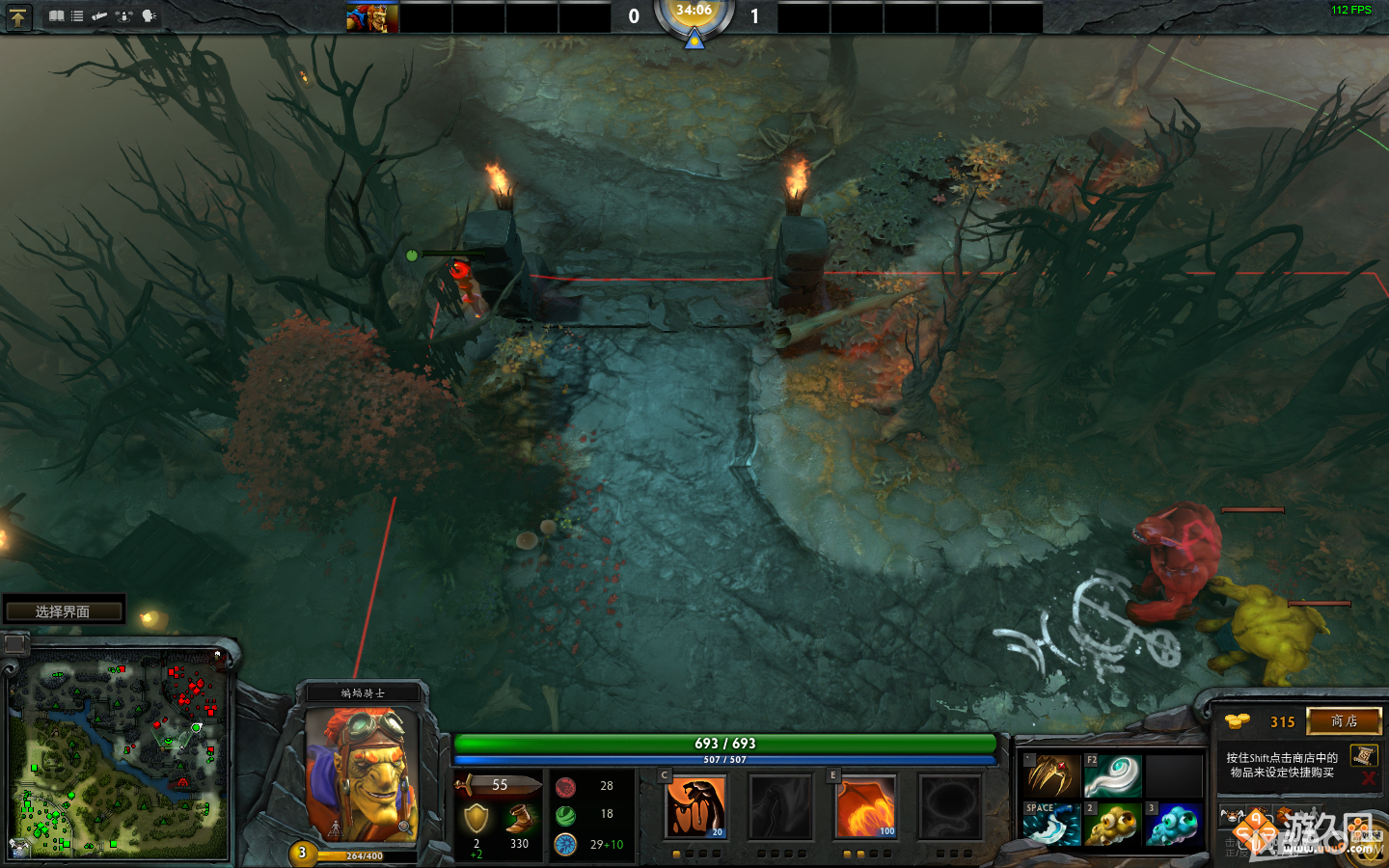Click the blade item bound to SPACE
The height and width of the screenshot is (868, 1389).
pyautogui.click(x=1053, y=825)
